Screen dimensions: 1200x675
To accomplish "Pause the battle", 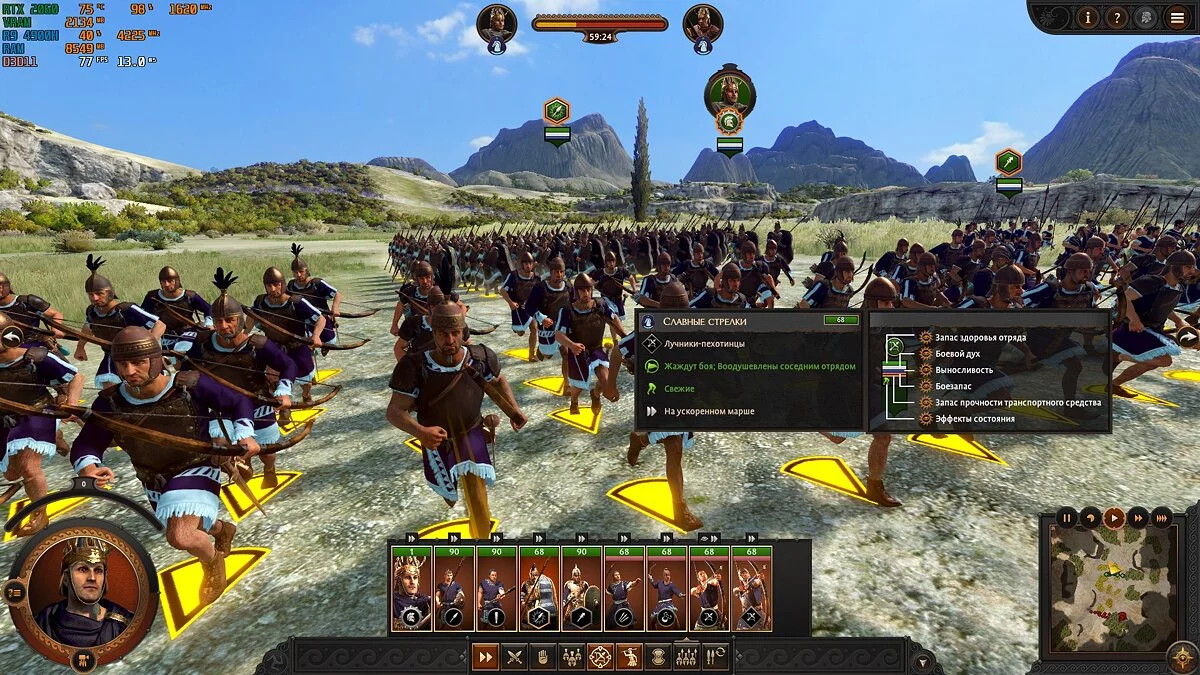I will pyautogui.click(x=1067, y=518).
